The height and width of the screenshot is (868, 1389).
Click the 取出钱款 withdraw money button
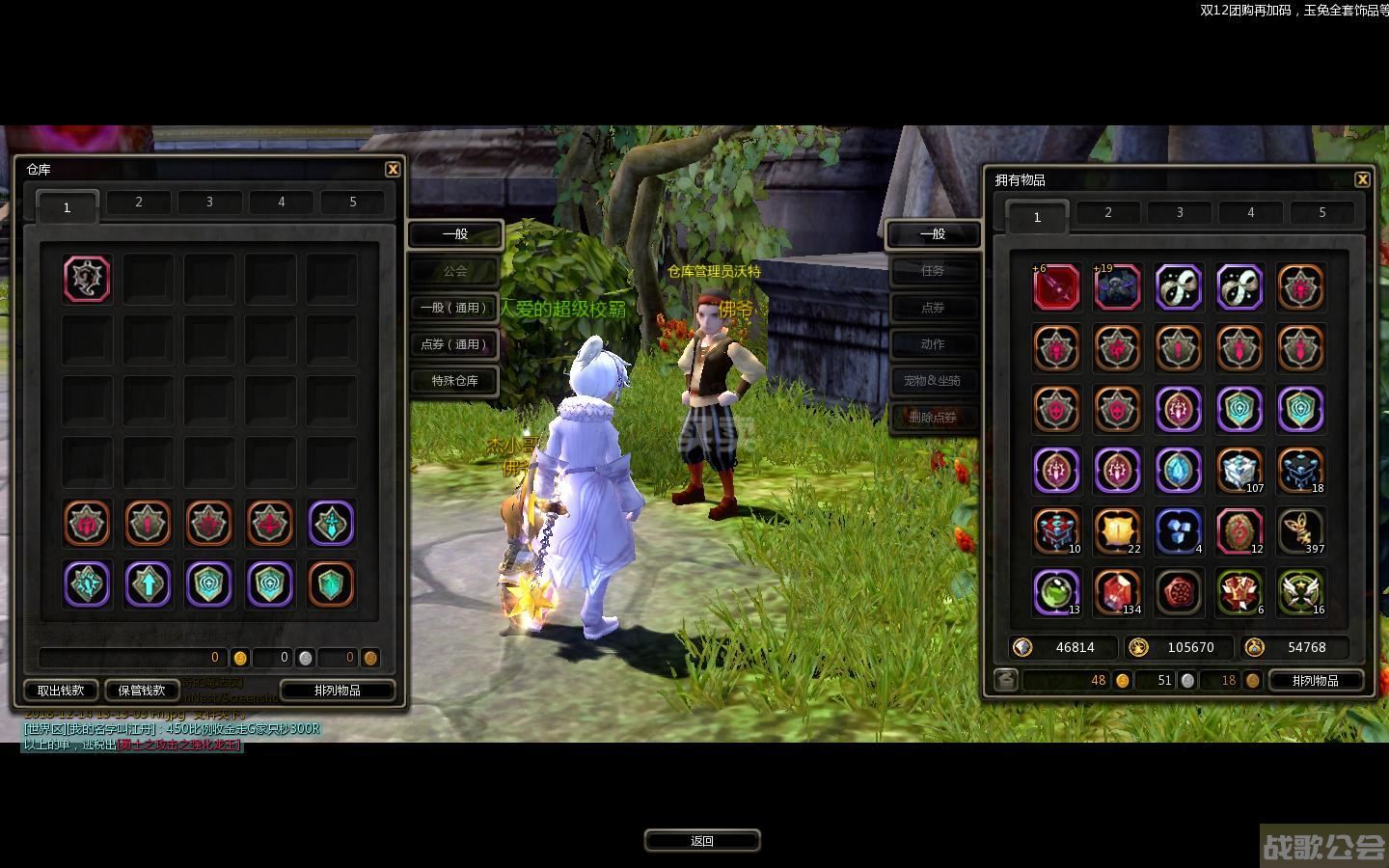(x=61, y=691)
